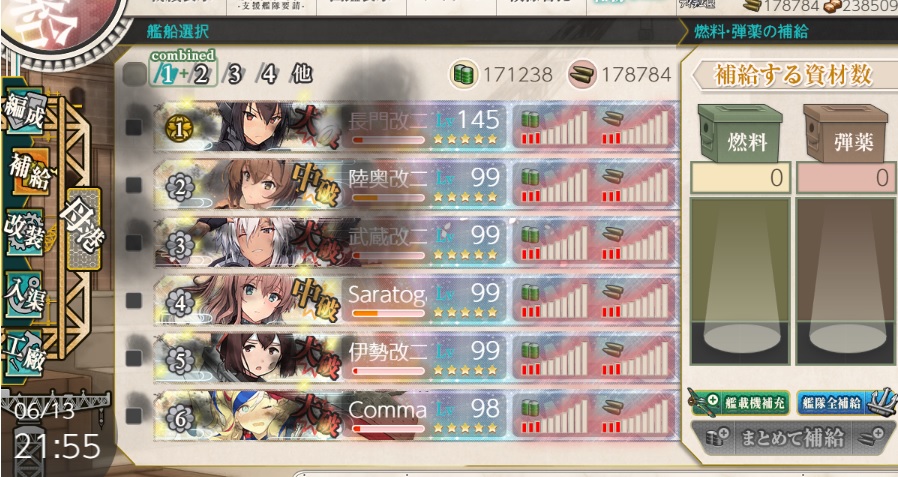
Task: Tick the checkbox beside 武蔵改二
Action: tap(134, 241)
